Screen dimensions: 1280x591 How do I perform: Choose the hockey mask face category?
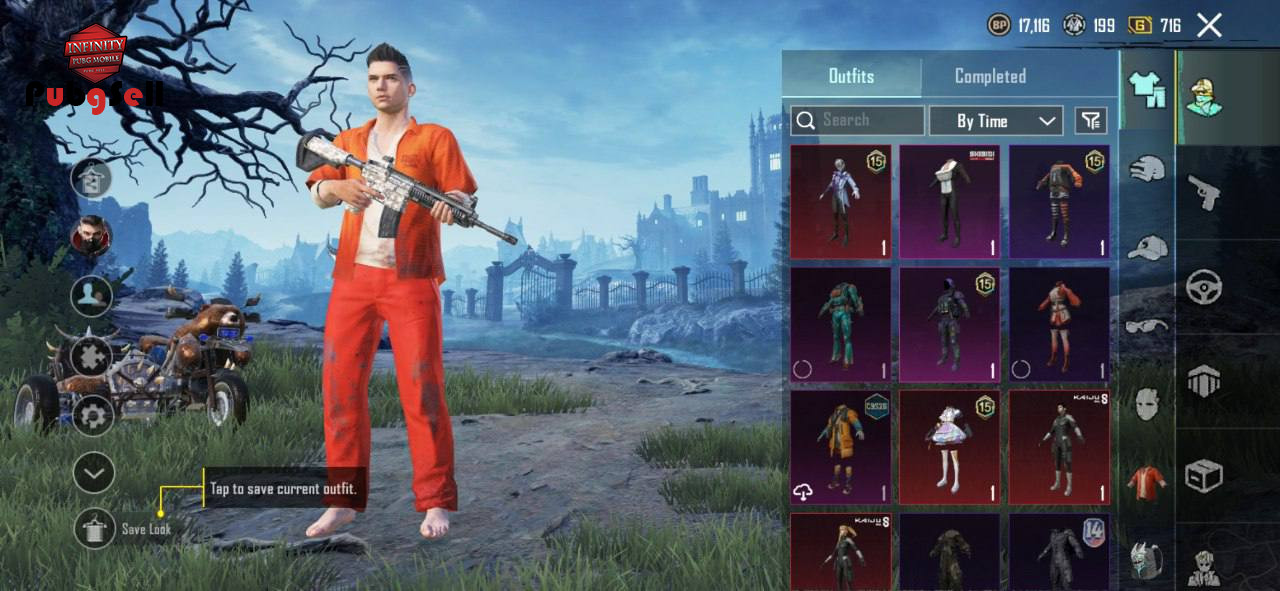(1147, 403)
